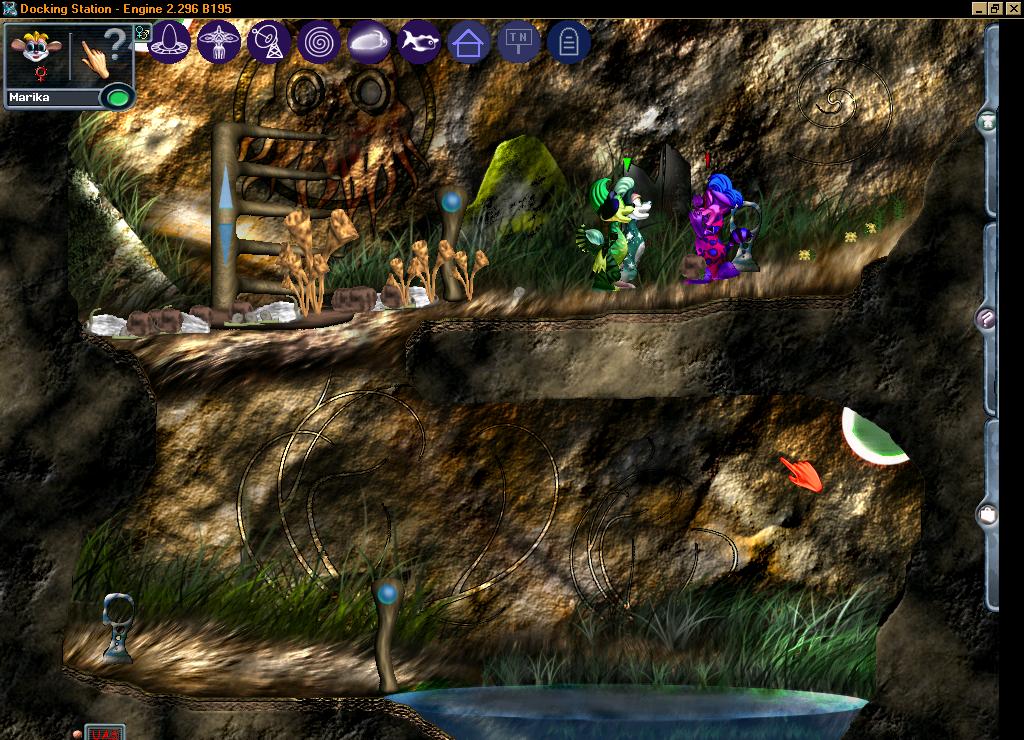
Task: Close the Docking Station window
Action: 1012,8
